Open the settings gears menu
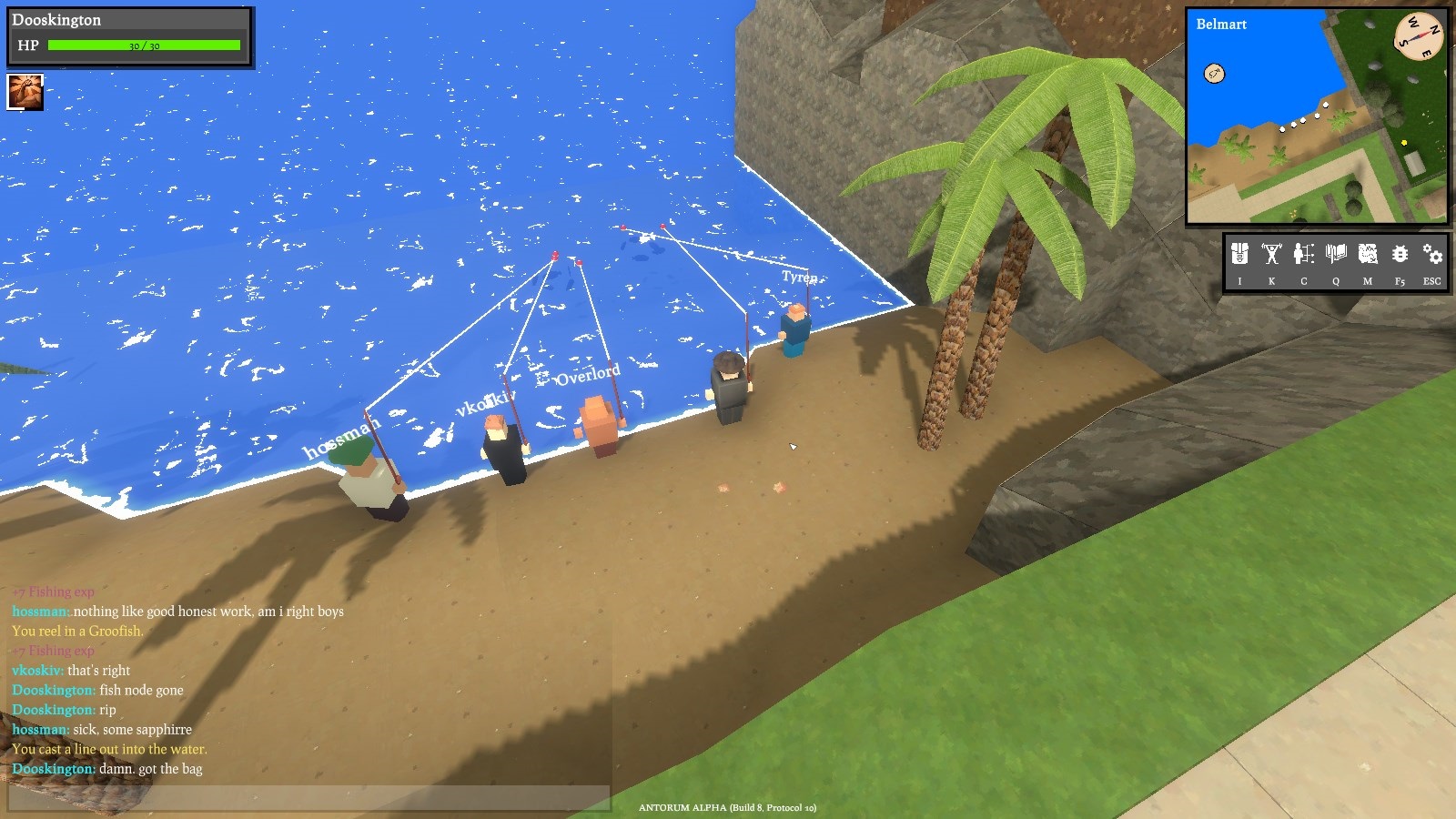Screen dimensions: 1456x819 tap(1432, 255)
